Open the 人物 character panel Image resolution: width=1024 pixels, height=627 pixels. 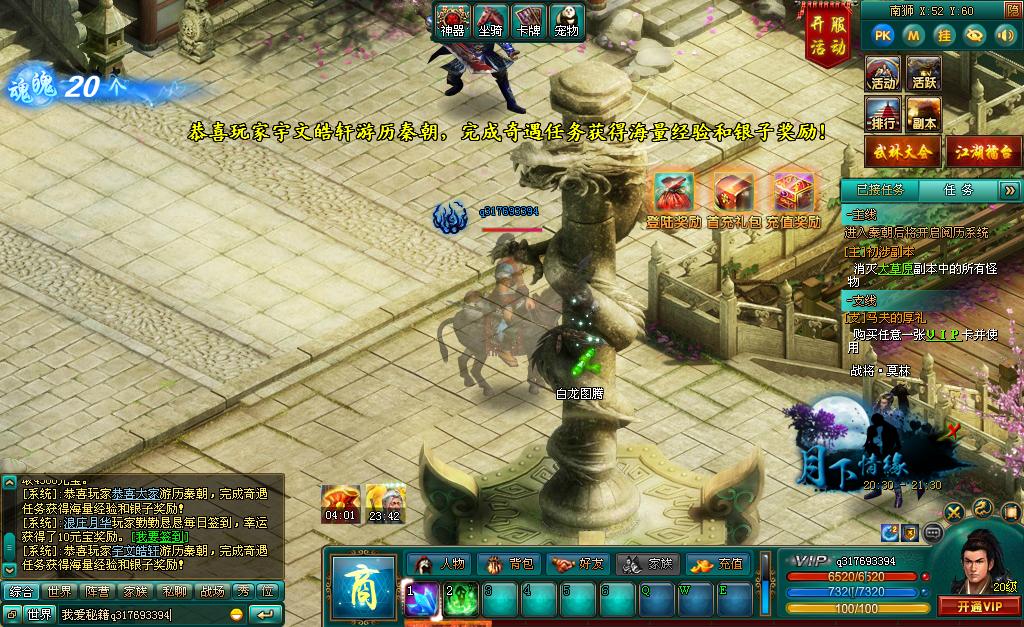pos(440,564)
